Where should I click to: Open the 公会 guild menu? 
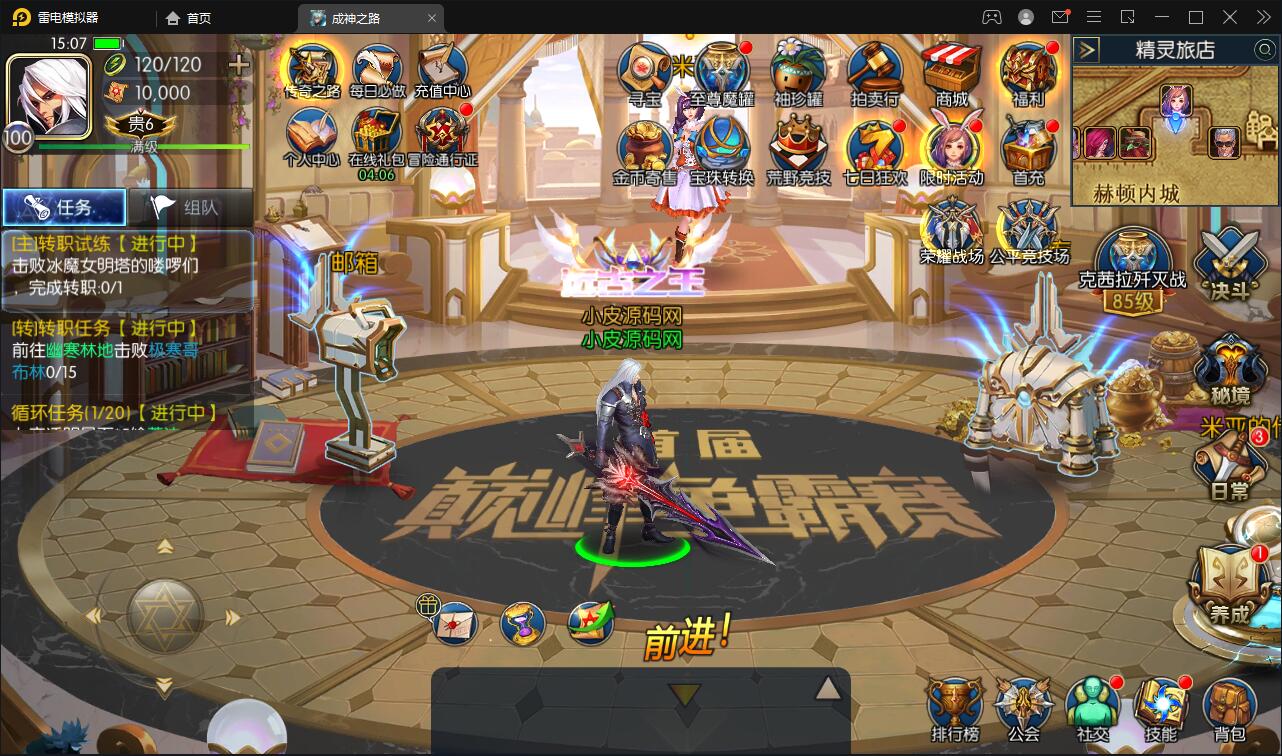click(x=1023, y=706)
